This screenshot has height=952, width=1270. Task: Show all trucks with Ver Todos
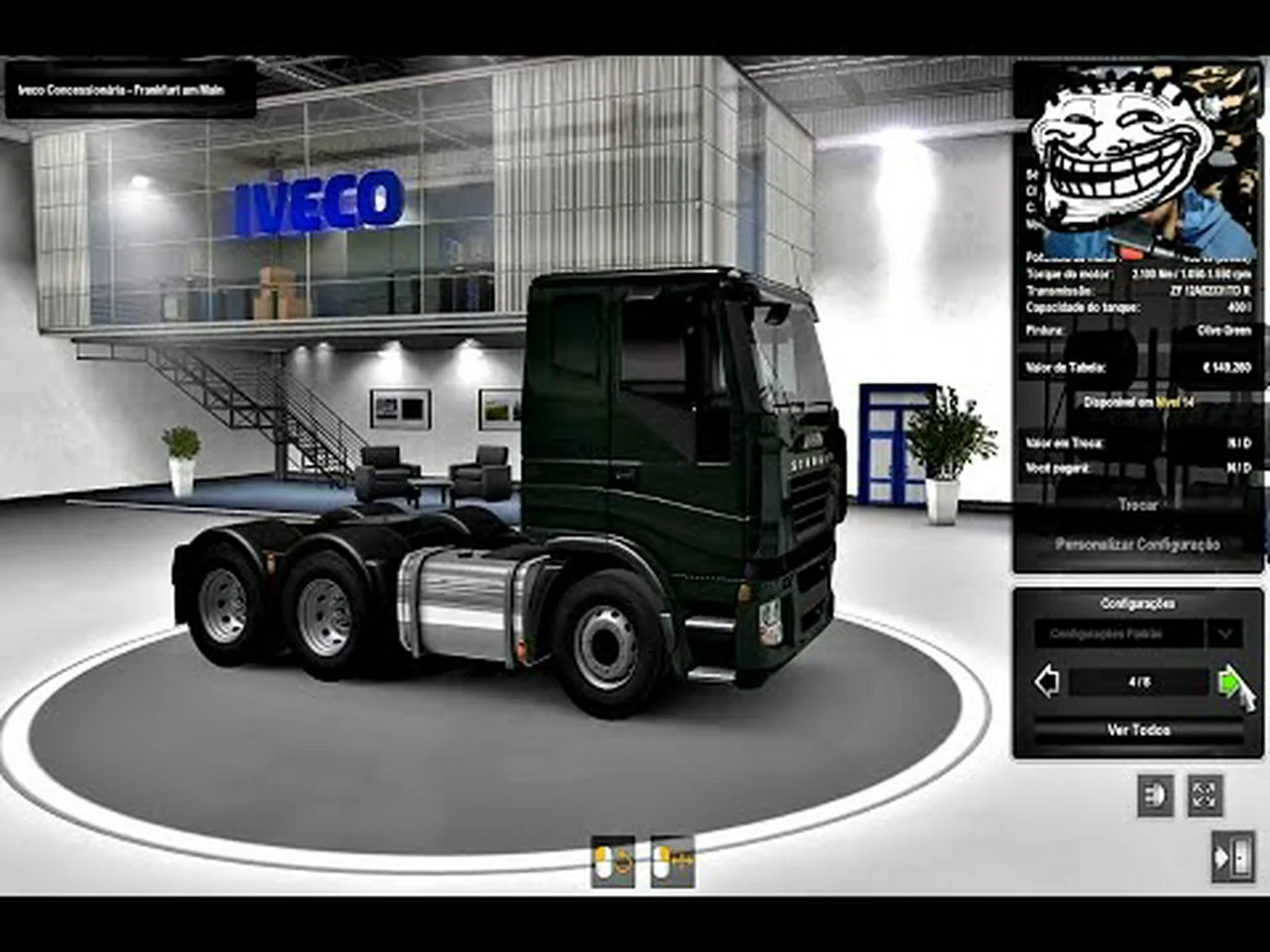(x=1138, y=730)
